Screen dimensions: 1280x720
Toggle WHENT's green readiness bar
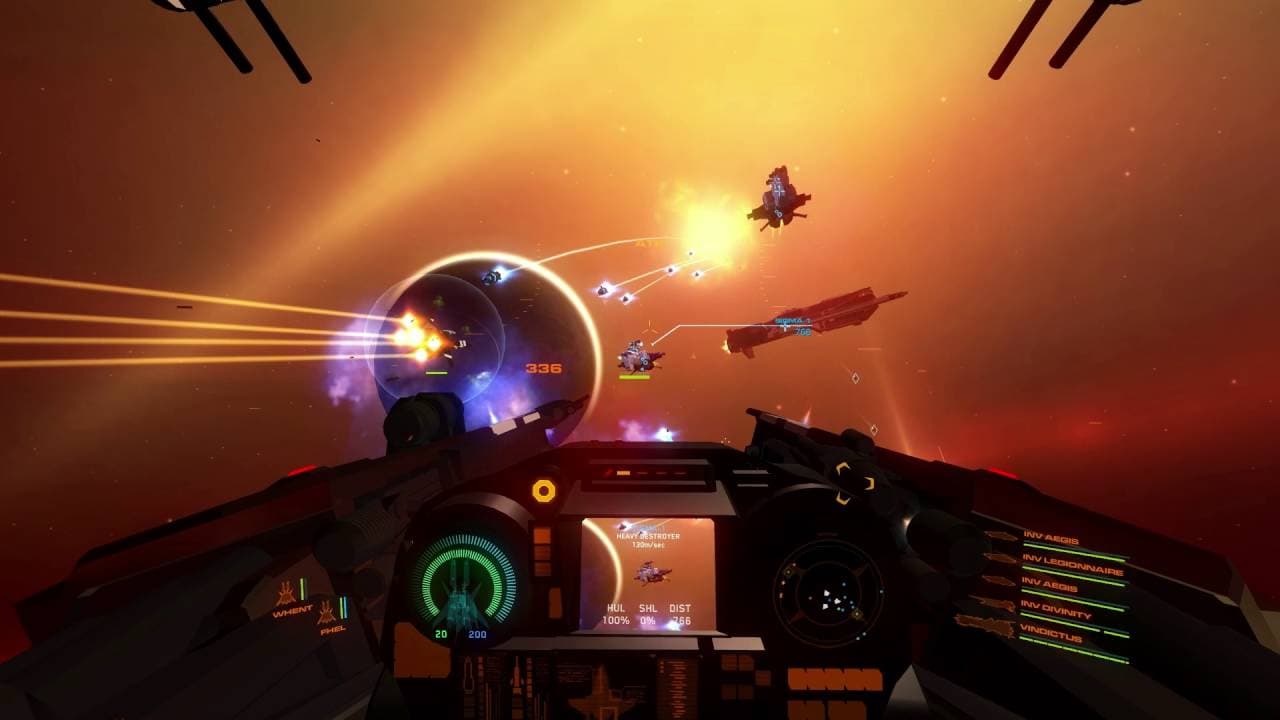coord(302,588)
